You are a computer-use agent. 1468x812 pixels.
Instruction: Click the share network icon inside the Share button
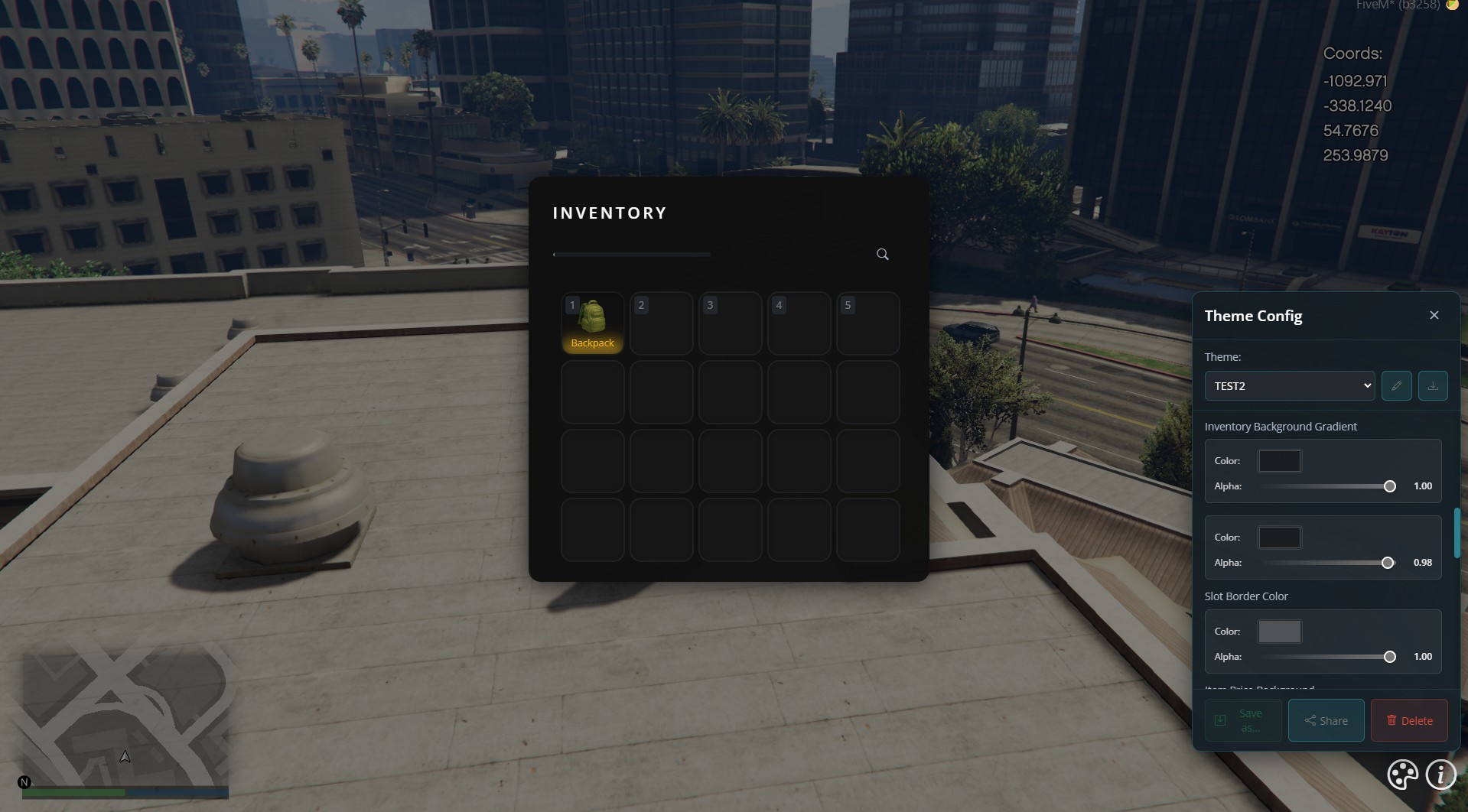pyautogui.click(x=1310, y=720)
